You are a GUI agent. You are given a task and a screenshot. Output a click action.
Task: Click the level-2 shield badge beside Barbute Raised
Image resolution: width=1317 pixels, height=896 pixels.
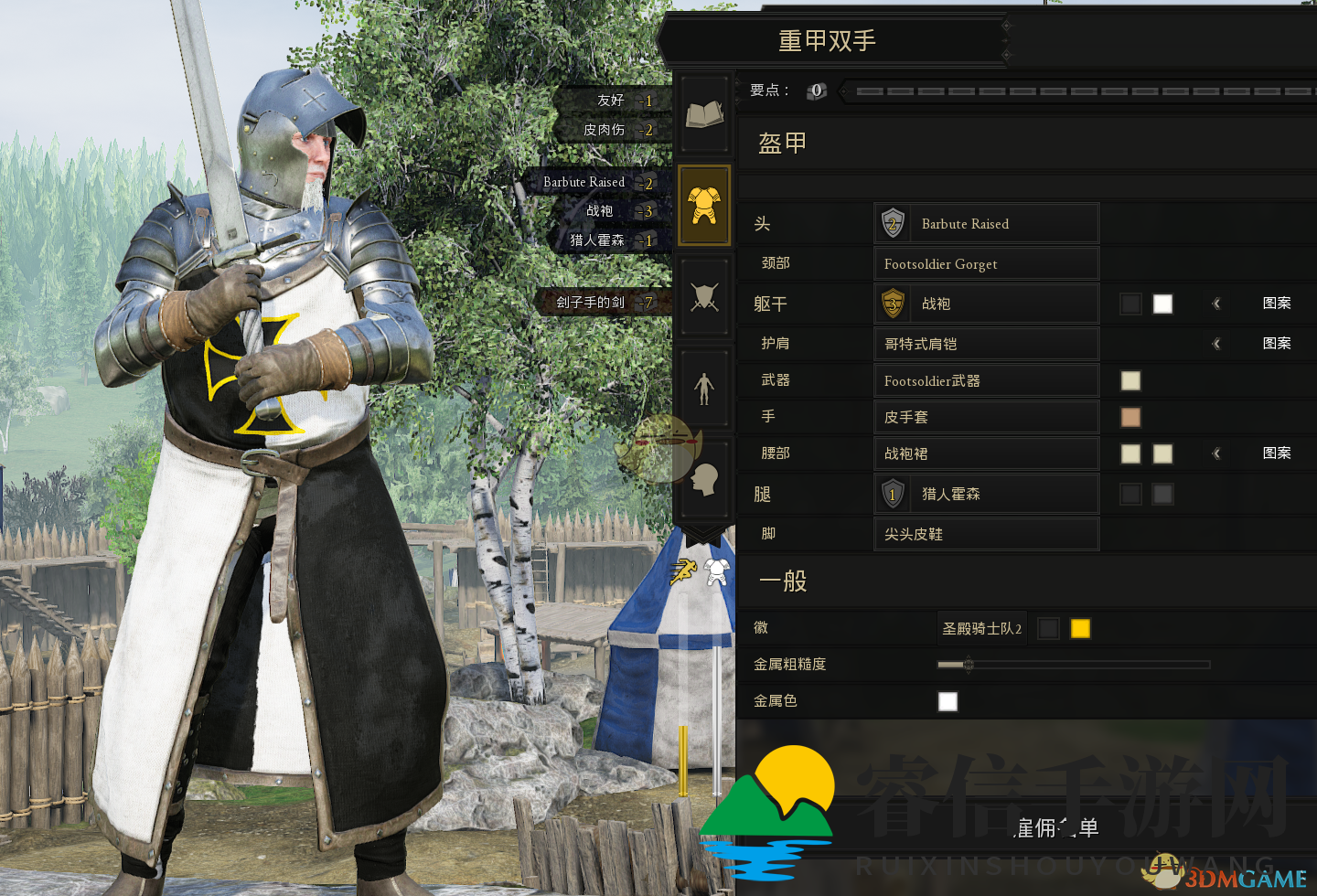point(892,223)
